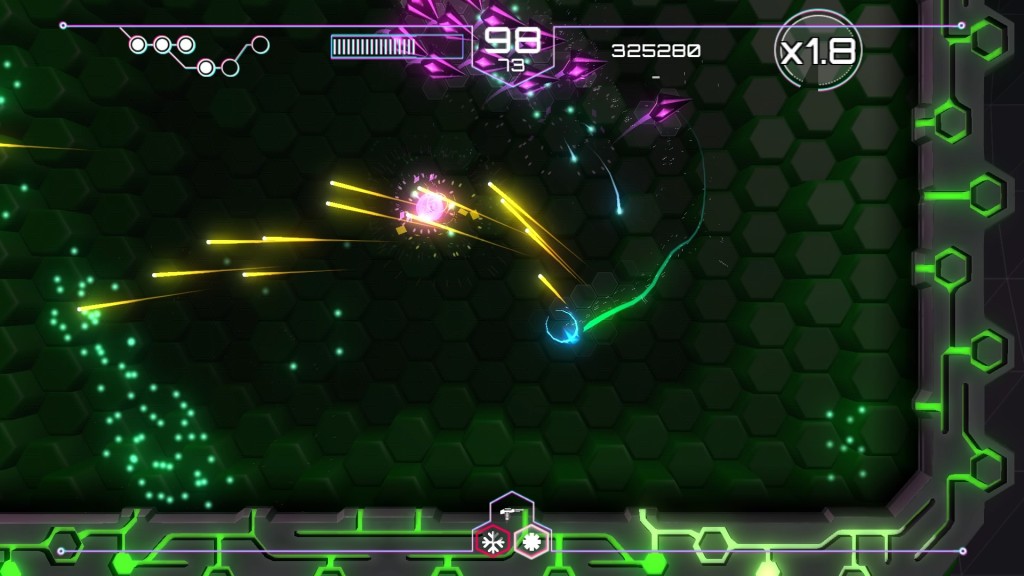Select the gun weapon icon
1024x576 pixels.
point(511,511)
